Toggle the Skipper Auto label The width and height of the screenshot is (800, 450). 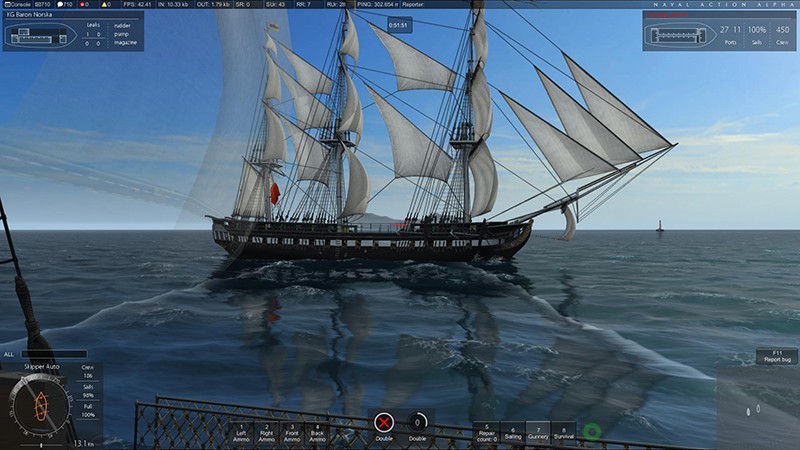click(41, 368)
